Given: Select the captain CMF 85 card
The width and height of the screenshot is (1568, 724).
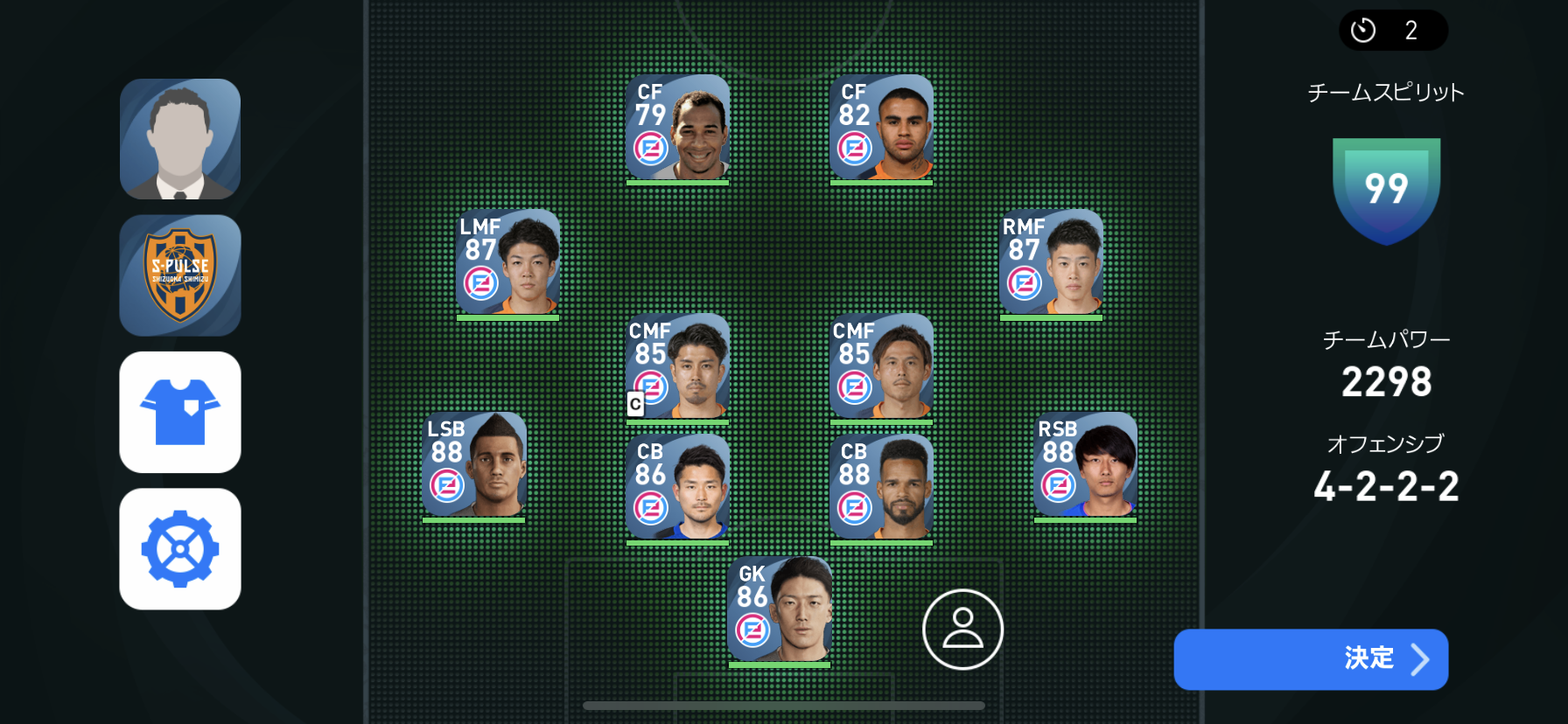Looking at the screenshot, I should pos(678,366).
